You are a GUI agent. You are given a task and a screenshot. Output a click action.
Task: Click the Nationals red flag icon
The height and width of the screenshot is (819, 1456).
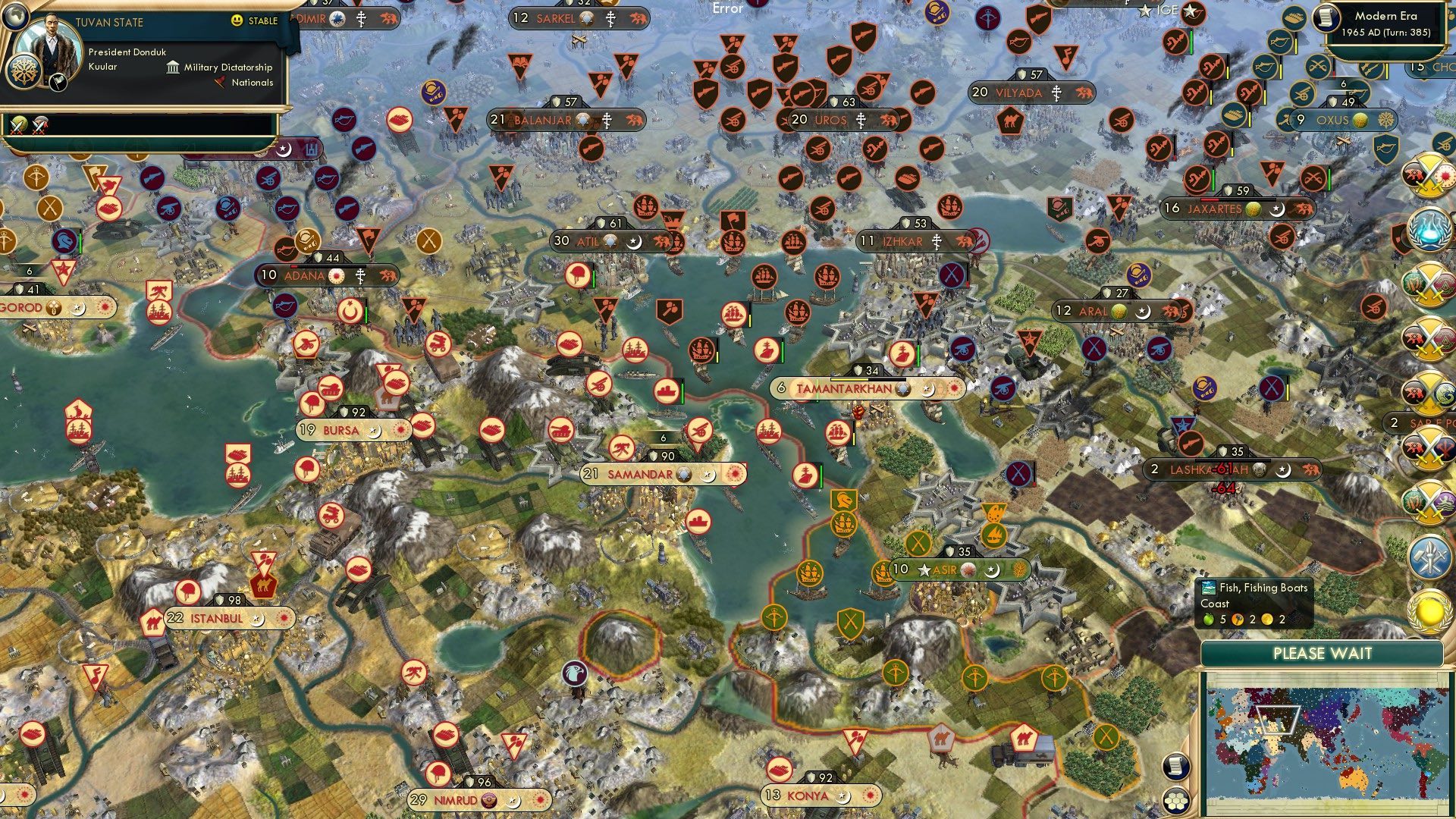pos(221,83)
